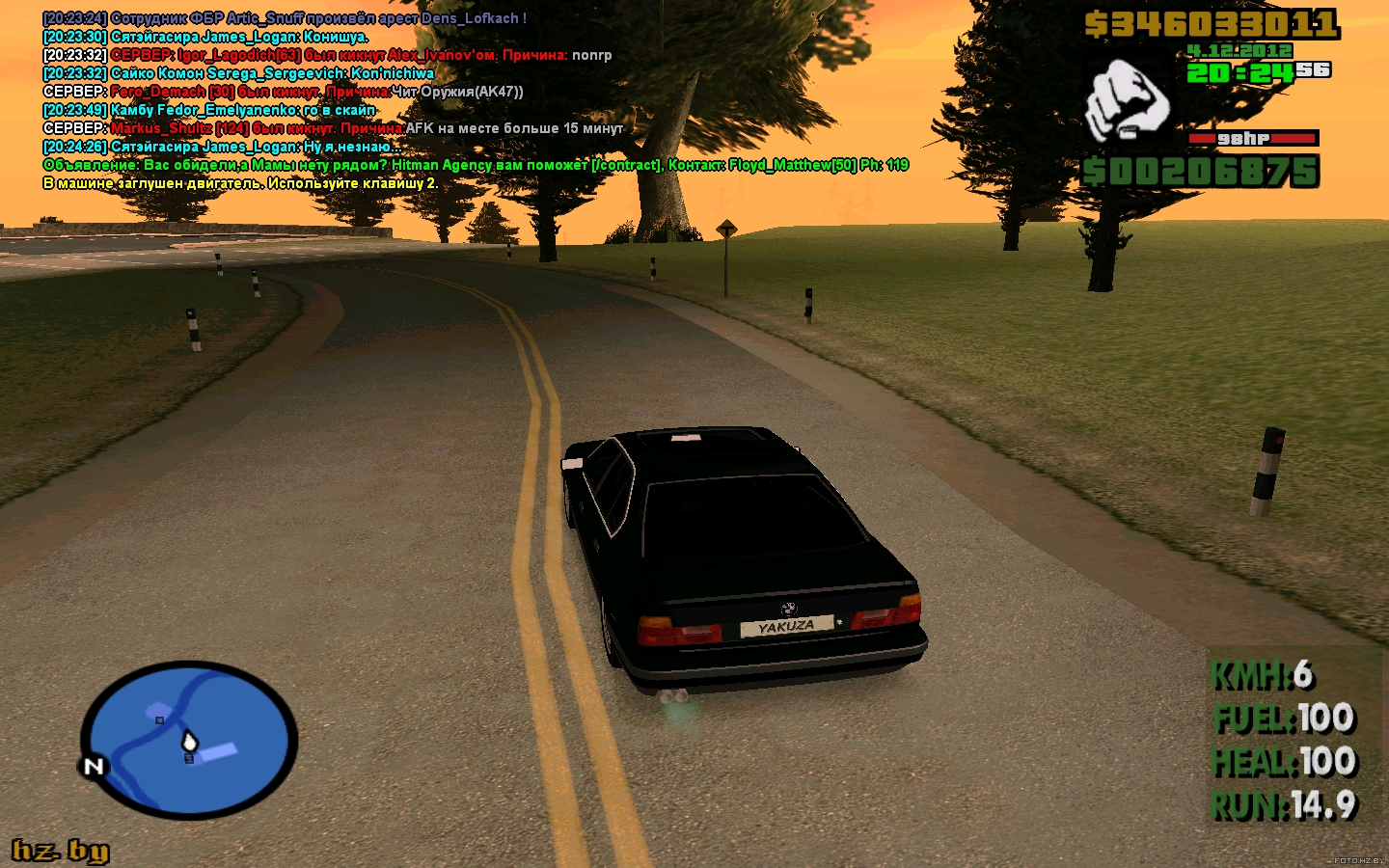Click the north N marker on radar

[94, 767]
